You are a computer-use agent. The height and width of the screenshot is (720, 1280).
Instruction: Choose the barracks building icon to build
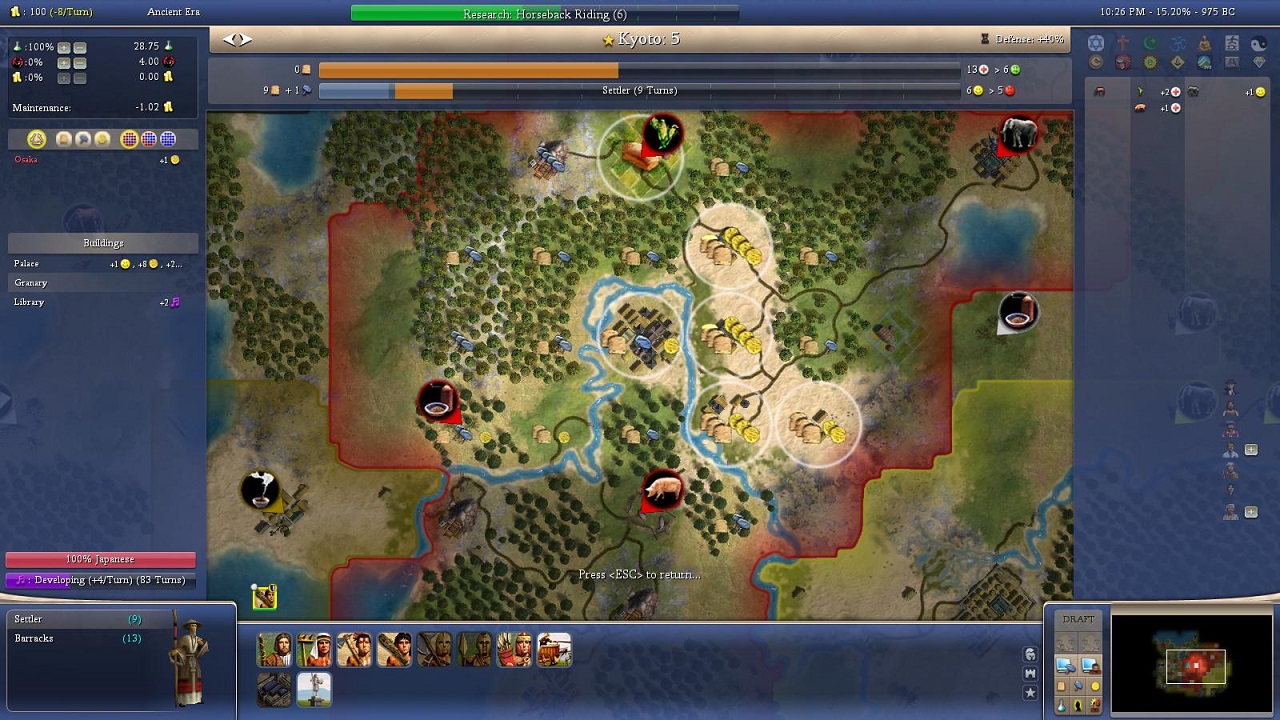click(x=274, y=689)
